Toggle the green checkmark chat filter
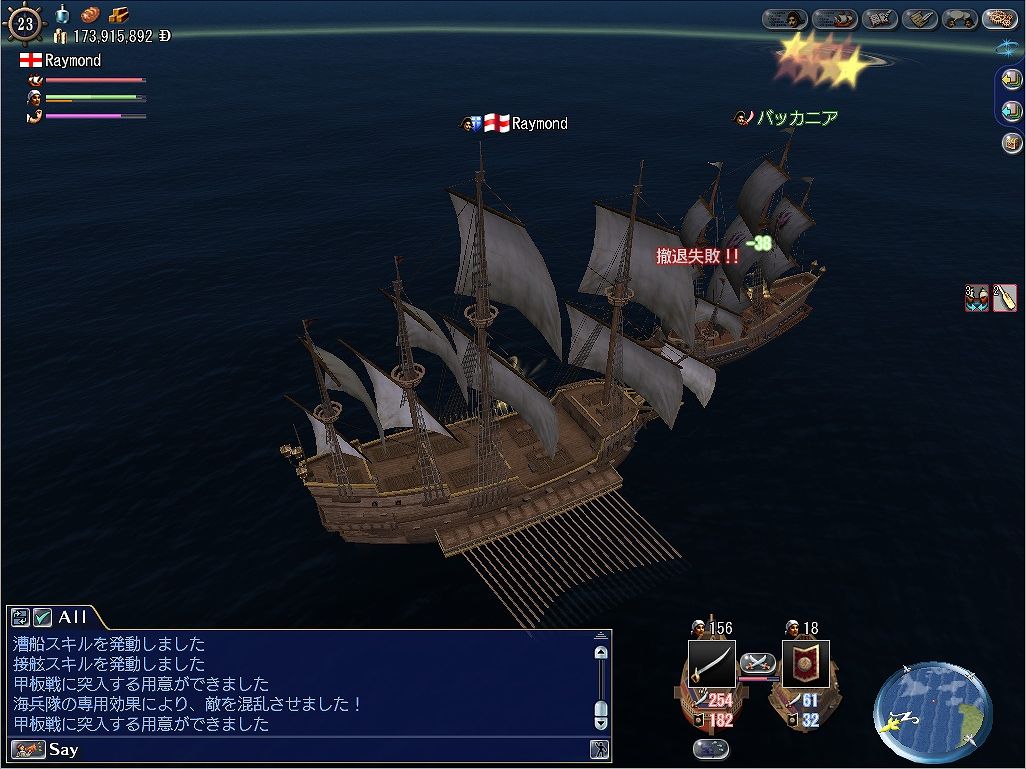This screenshot has width=1026, height=769. click(43, 618)
